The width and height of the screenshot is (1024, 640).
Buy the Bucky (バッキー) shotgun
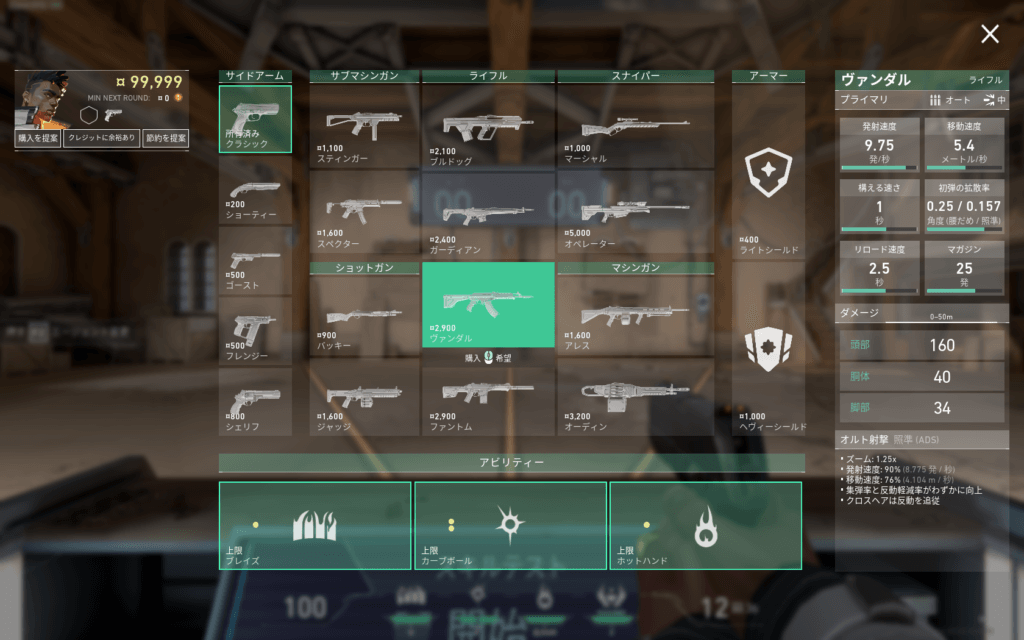point(364,316)
